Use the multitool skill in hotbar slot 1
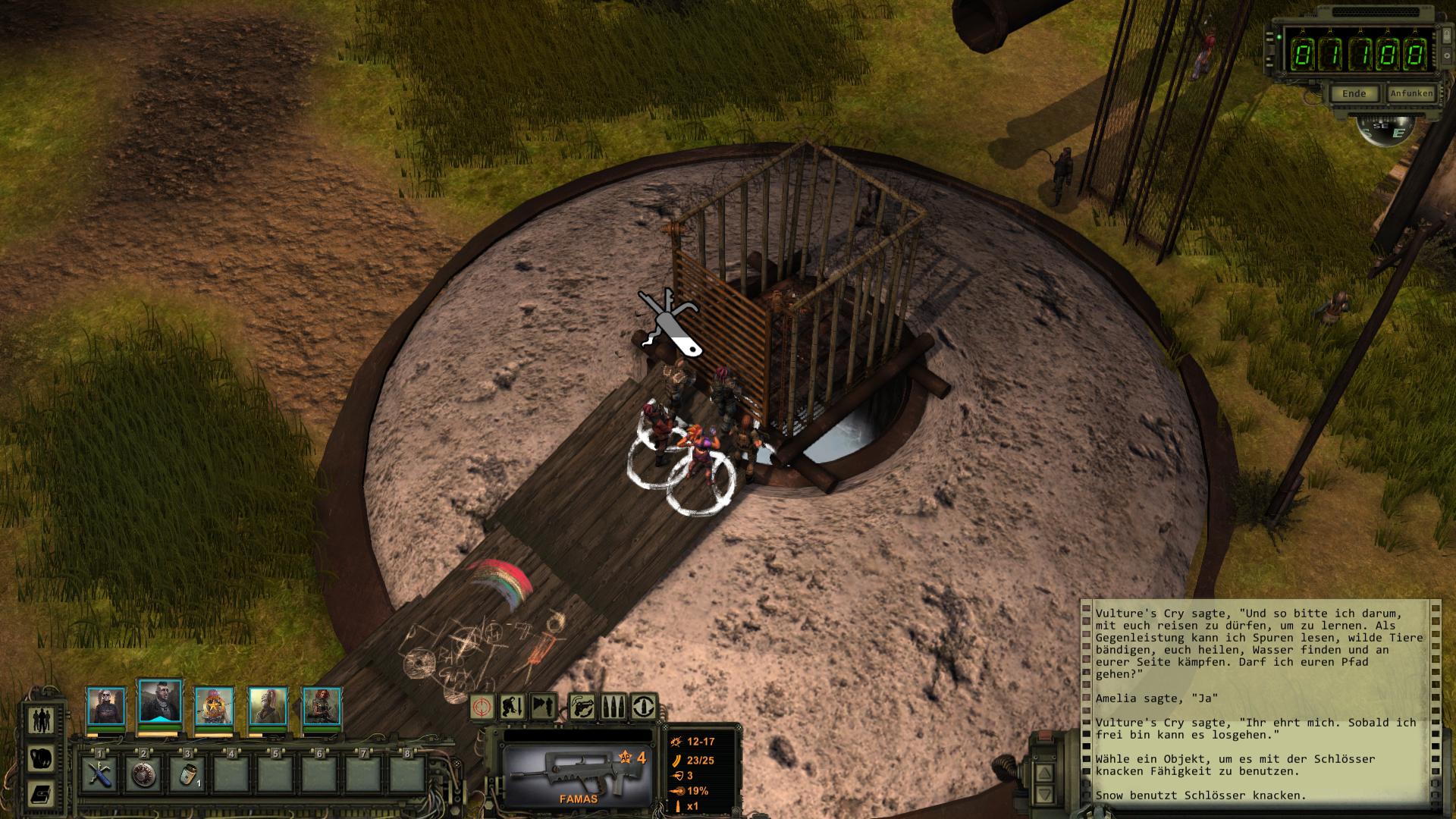 99,774
